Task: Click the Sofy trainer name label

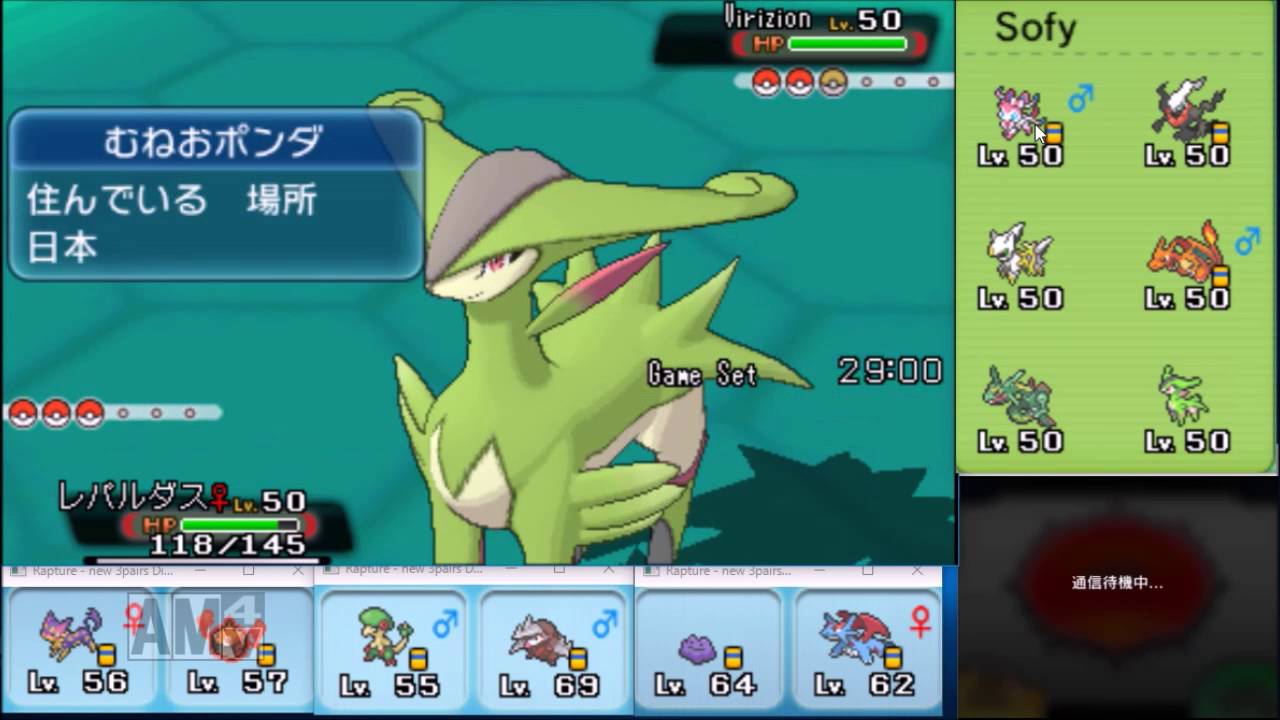Action: [x=1037, y=28]
